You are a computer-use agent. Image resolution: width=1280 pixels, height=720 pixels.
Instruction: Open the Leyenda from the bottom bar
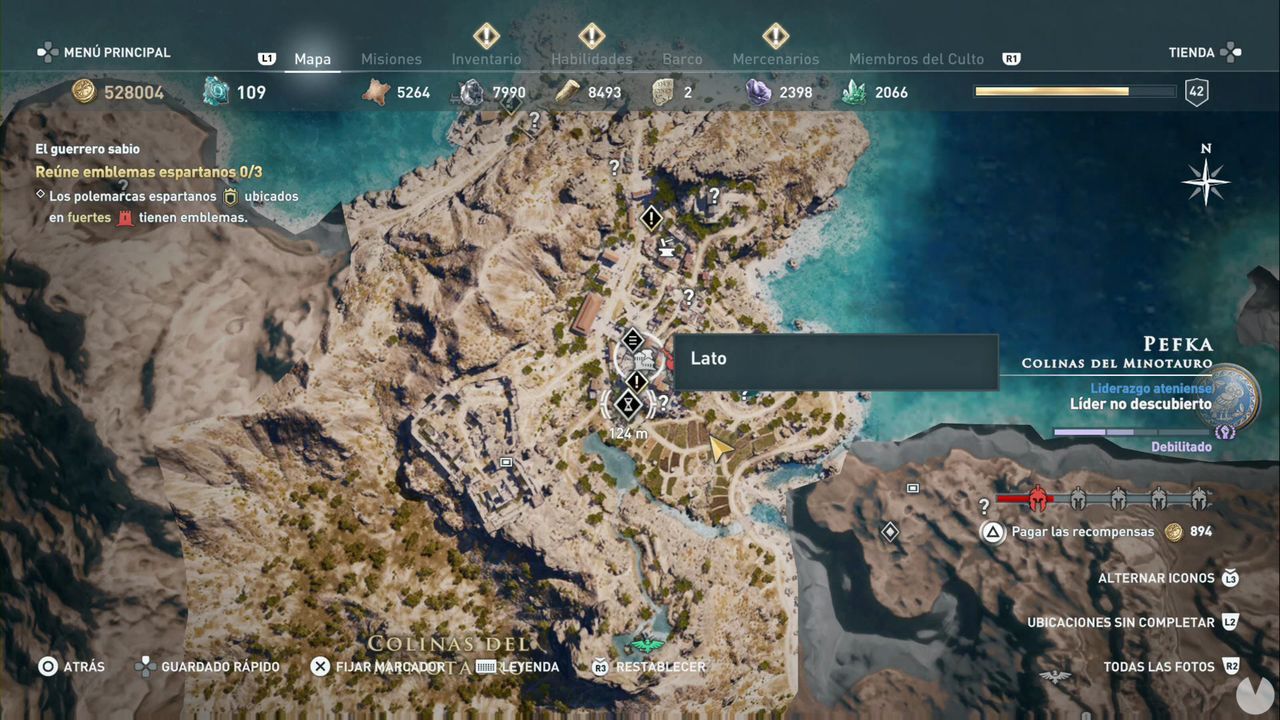click(x=531, y=666)
